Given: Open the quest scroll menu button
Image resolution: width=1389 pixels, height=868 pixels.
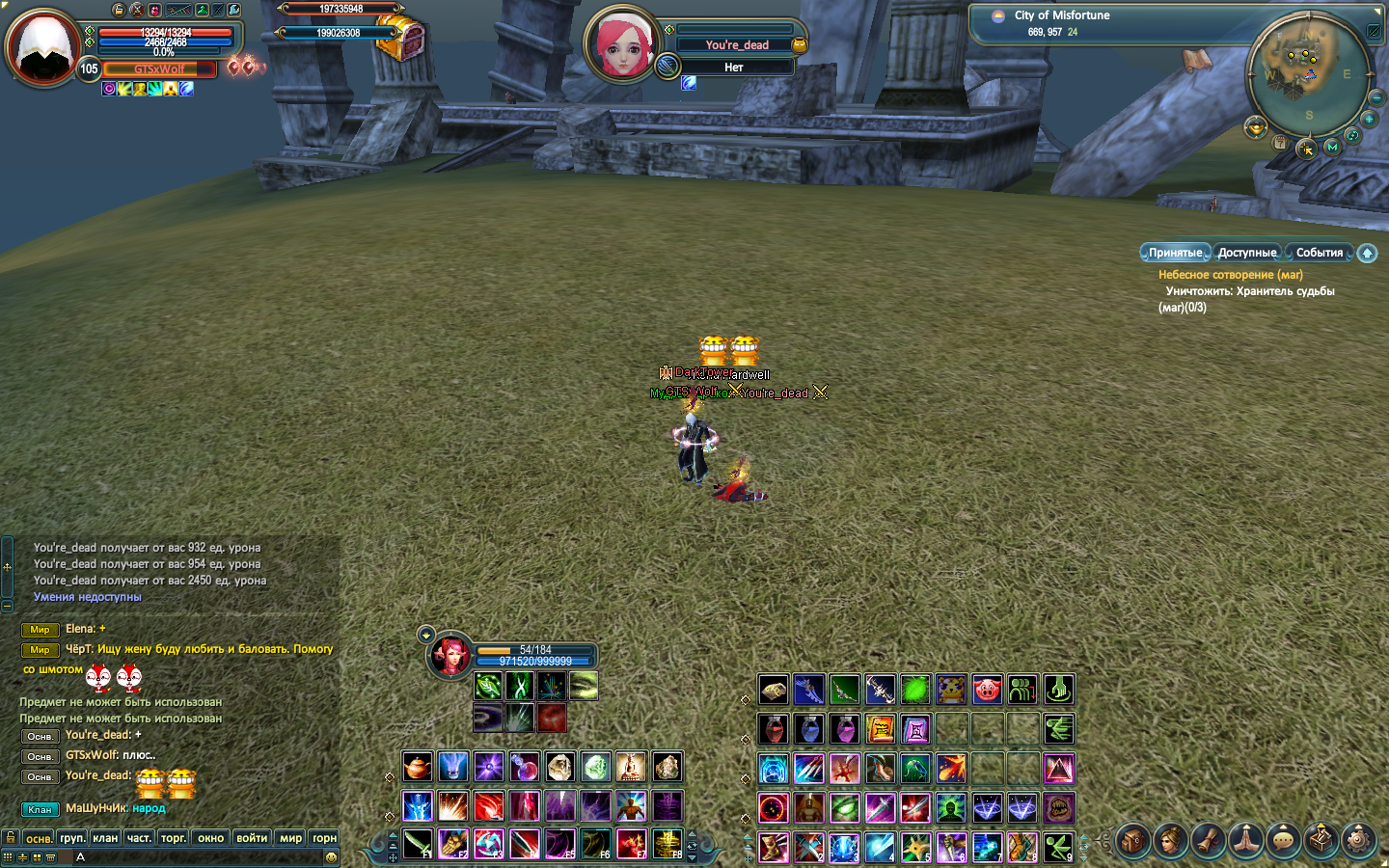Looking at the screenshot, I should tap(1209, 841).
